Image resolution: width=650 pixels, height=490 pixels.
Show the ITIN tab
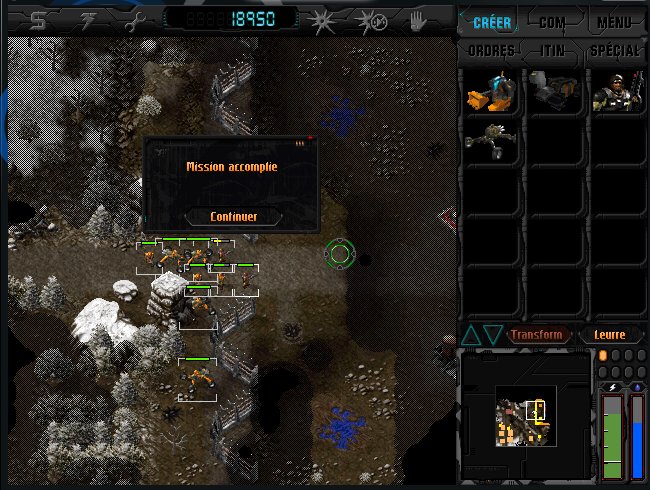552,51
